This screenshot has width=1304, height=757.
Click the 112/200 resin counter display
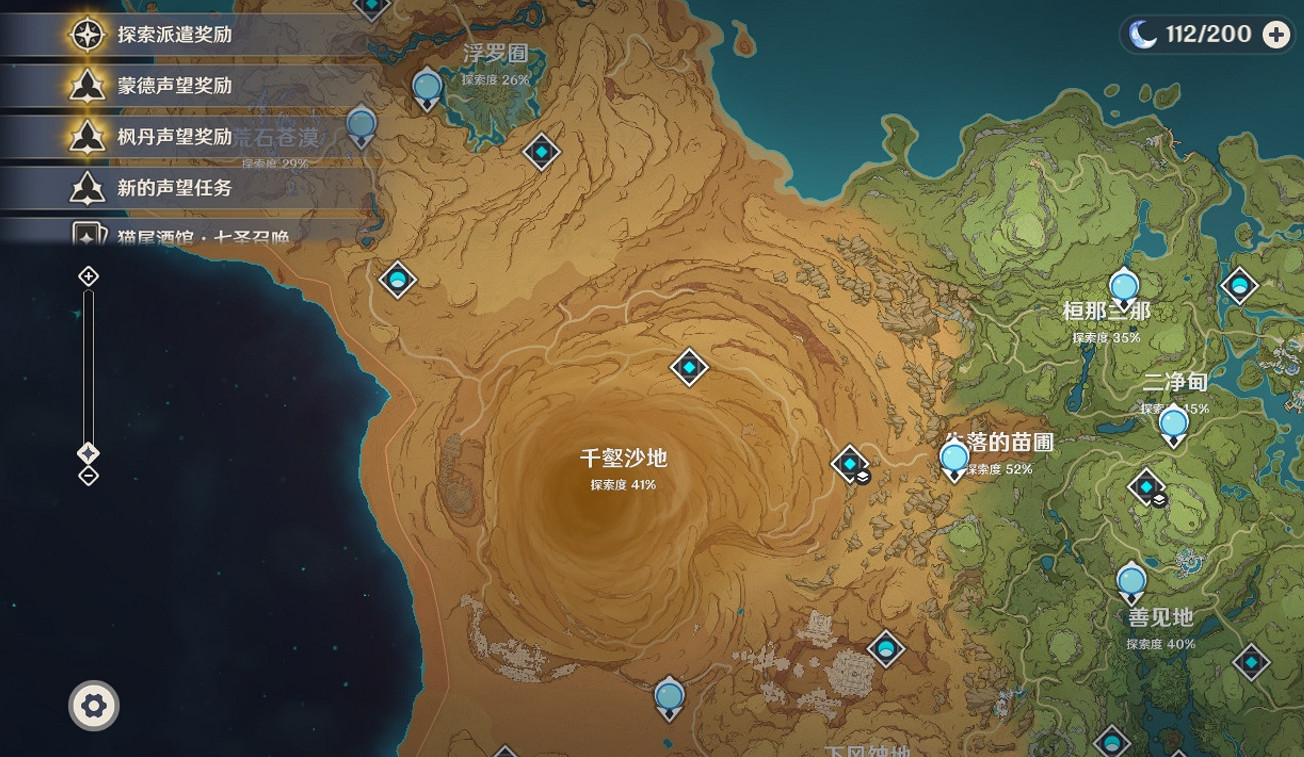(1207, 33)
